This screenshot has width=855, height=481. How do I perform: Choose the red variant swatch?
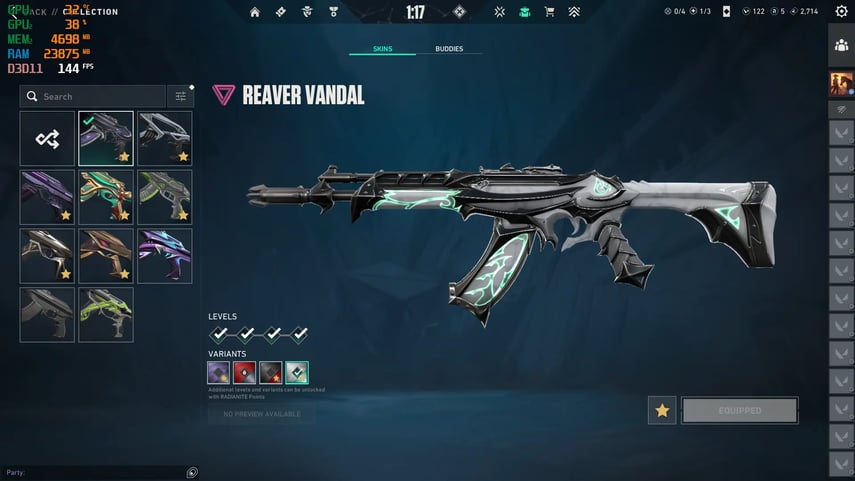[245, 373]
